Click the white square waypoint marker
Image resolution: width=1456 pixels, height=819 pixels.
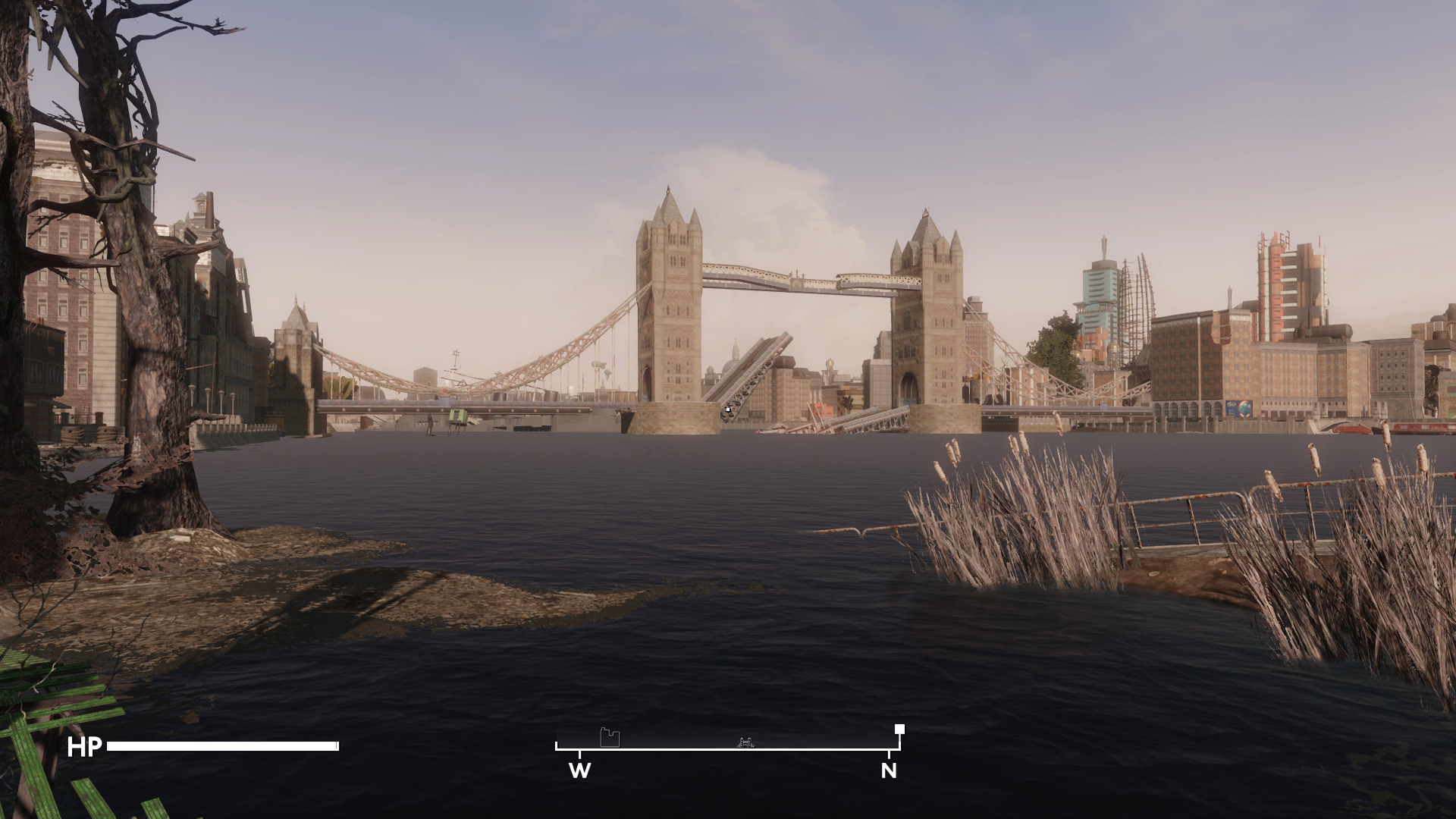[899, 730]
